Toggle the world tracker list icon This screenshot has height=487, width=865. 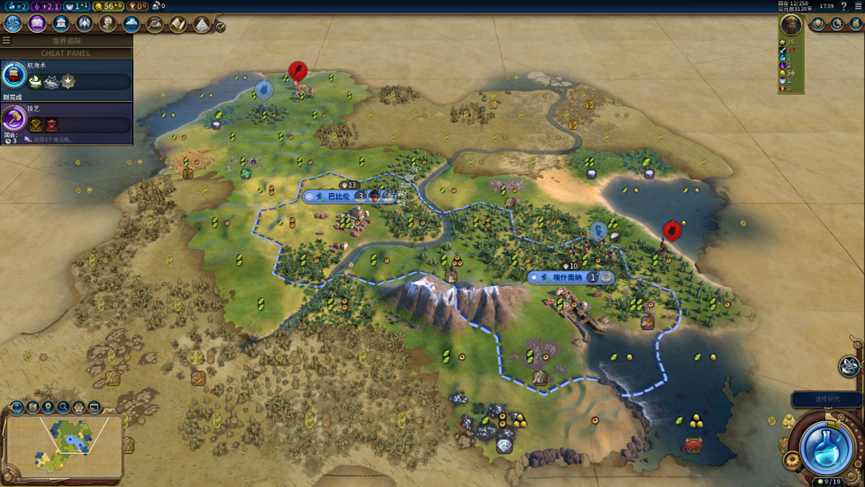pos(6,41)
